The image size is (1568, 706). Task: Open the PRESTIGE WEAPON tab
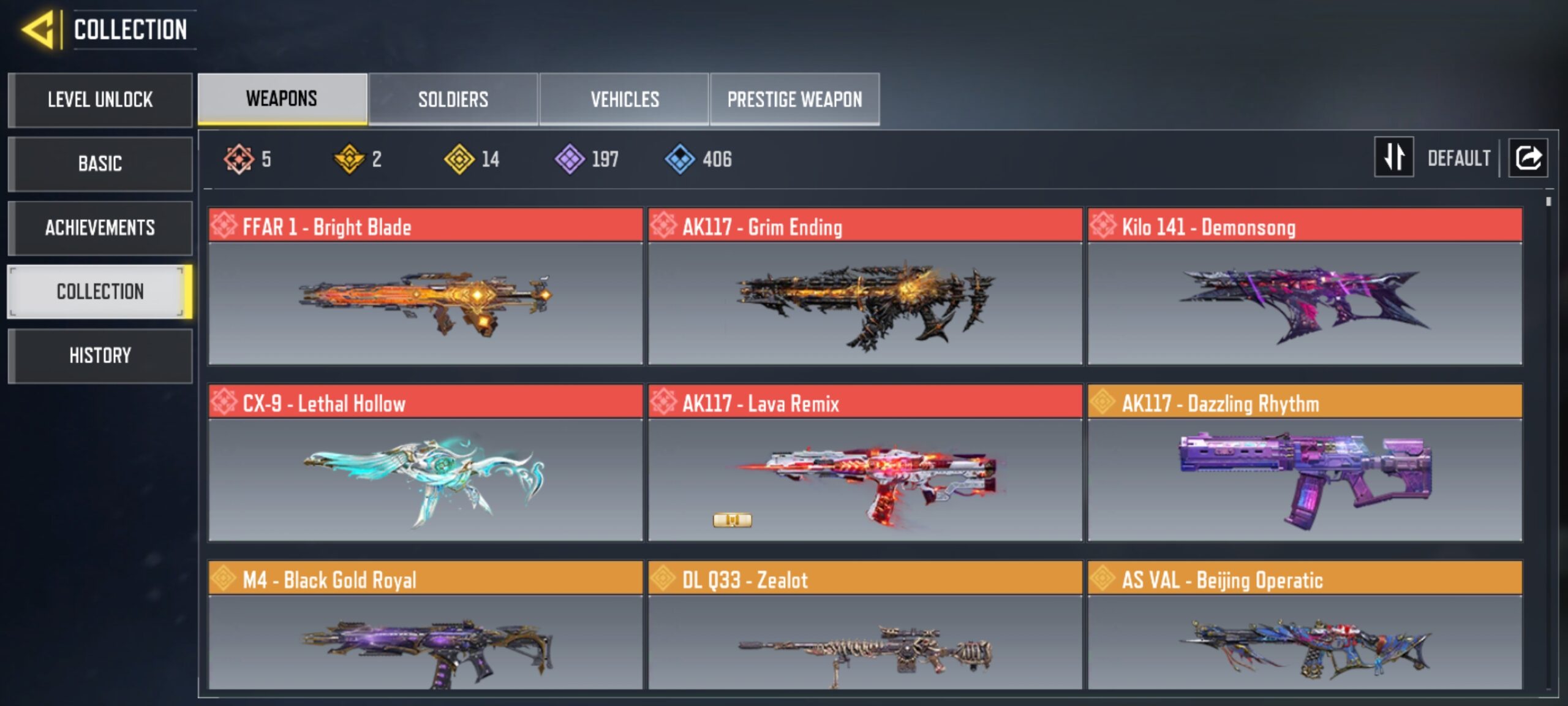point(796,99)
